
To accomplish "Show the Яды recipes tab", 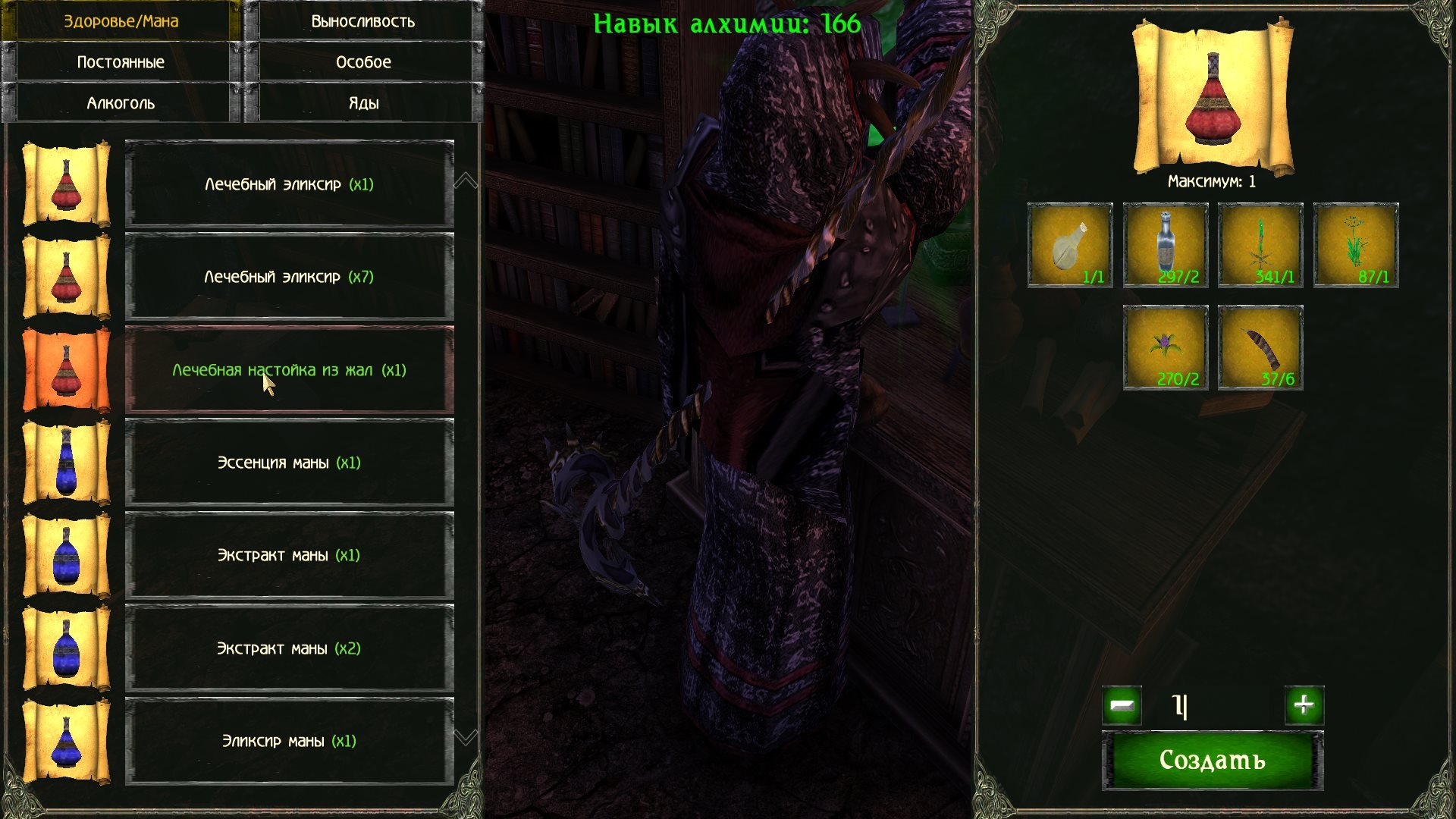I will [x=363, y=103].
